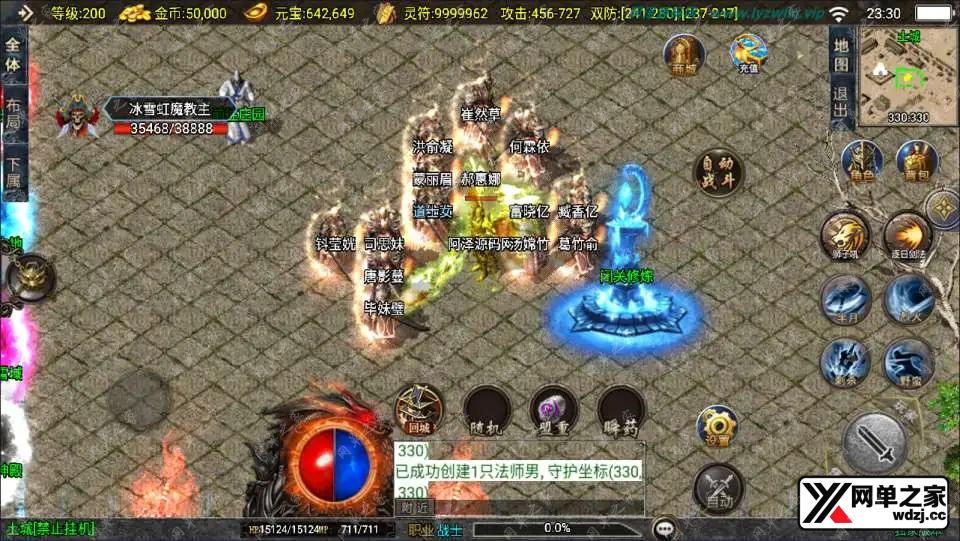The height and width of the screenshot is (541, 960).
Task: Use the 半月 half-moon skill
Action: pos(844,299)
